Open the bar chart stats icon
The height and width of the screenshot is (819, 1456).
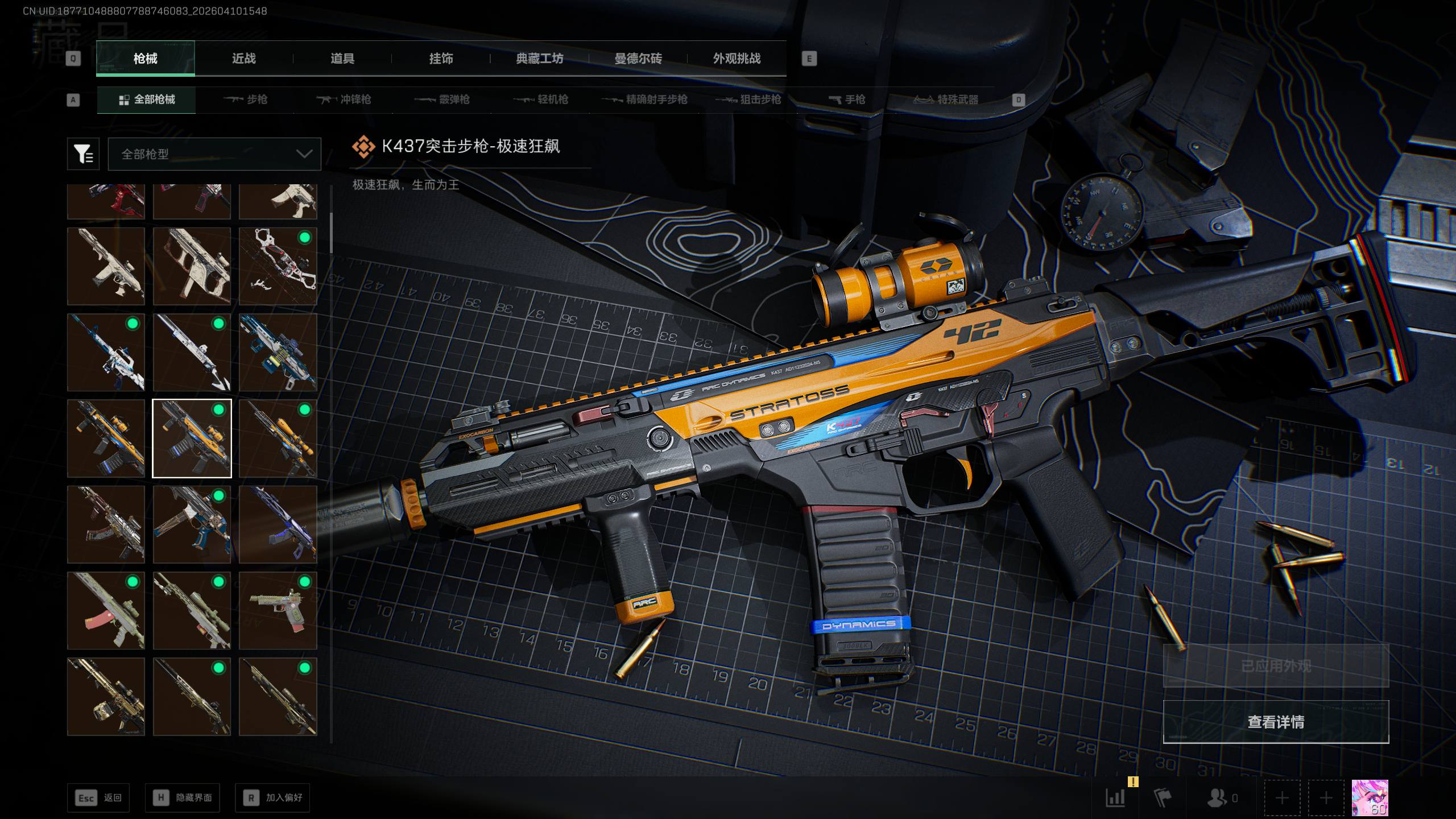pyautogui.click(x=1115, y=798)
